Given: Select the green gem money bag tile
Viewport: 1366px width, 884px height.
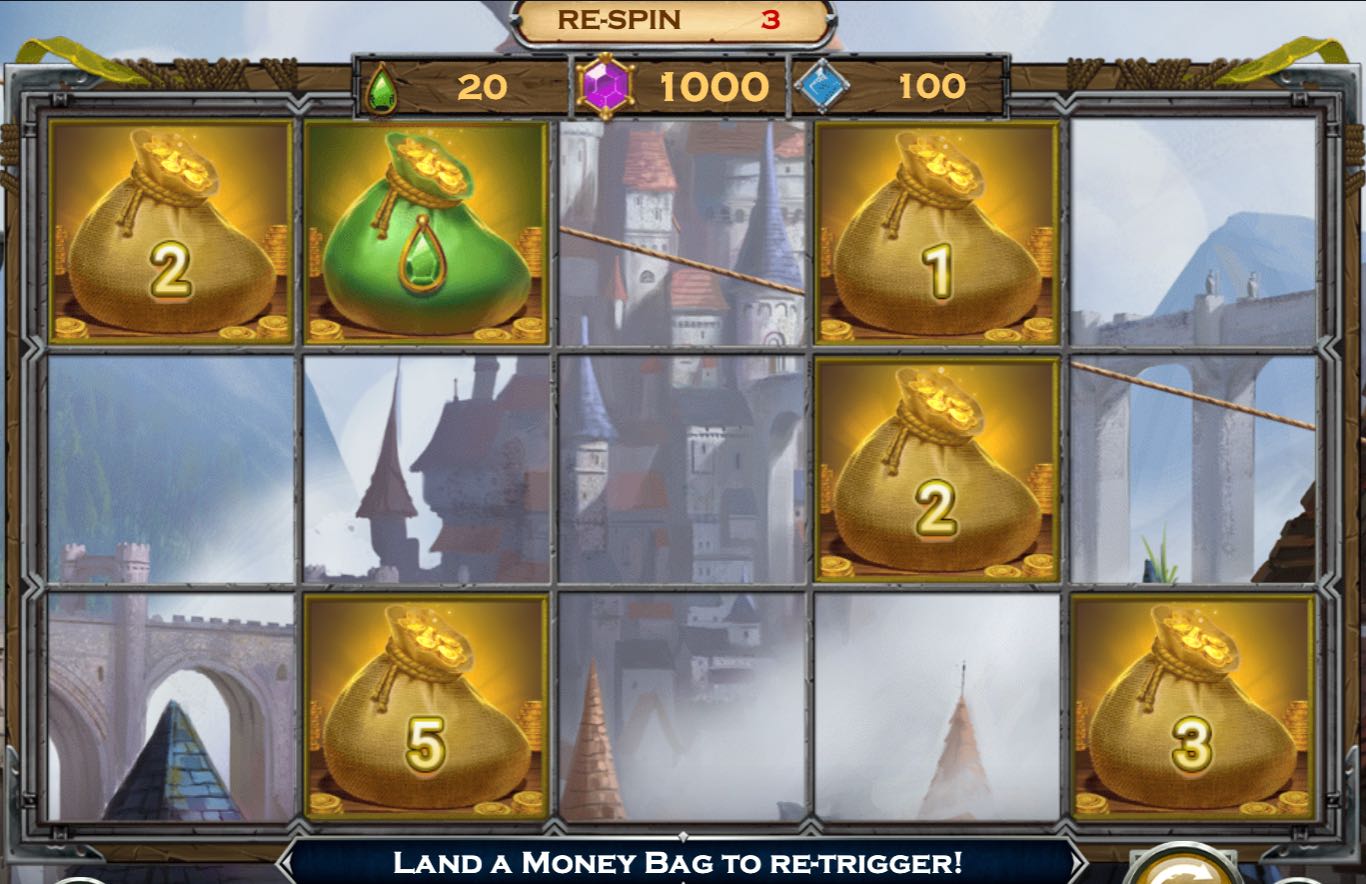Looking at the screenshot, I should click(x=426, y=232).
